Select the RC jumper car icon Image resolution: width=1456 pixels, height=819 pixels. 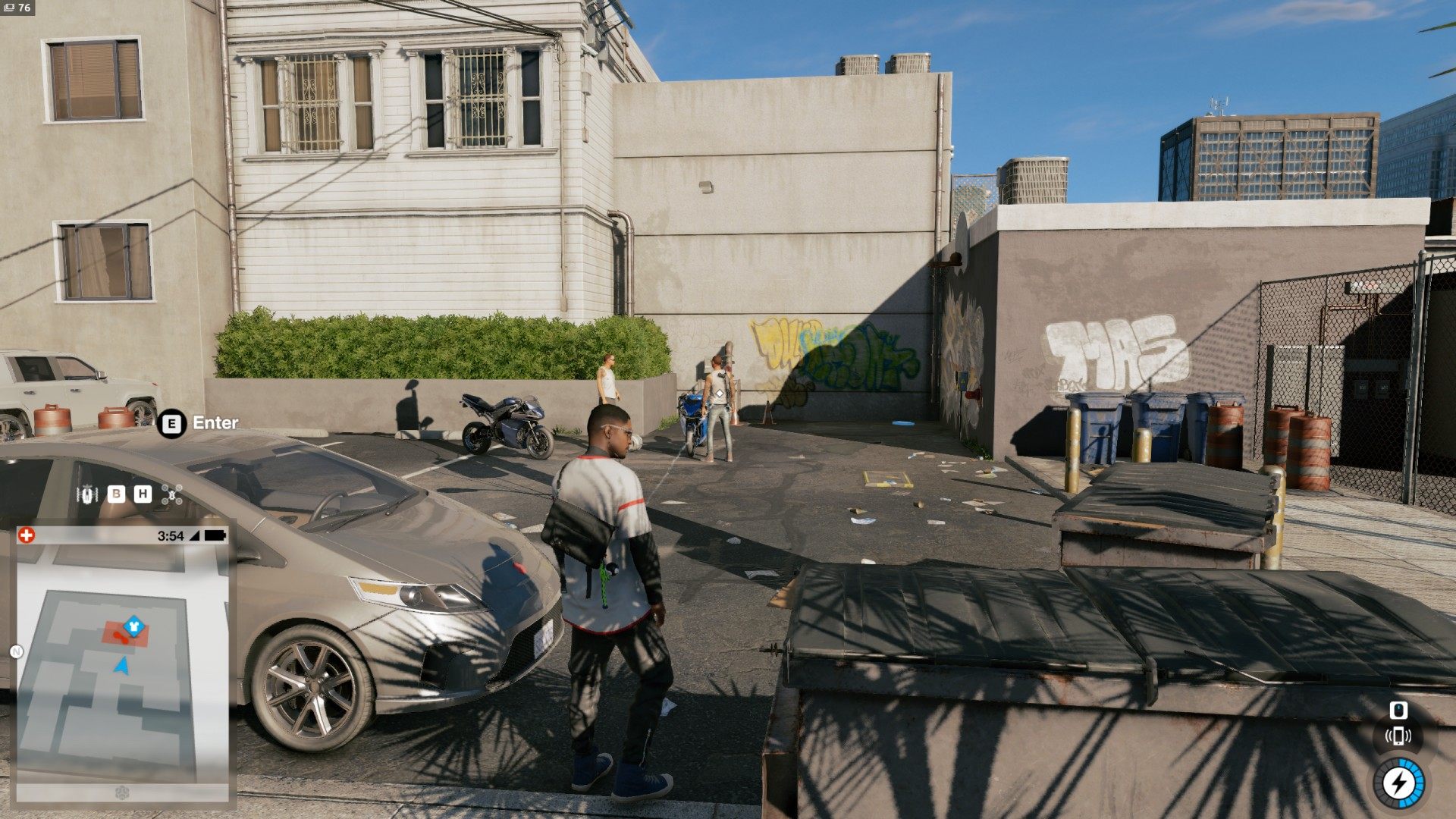tap(89, 494)
